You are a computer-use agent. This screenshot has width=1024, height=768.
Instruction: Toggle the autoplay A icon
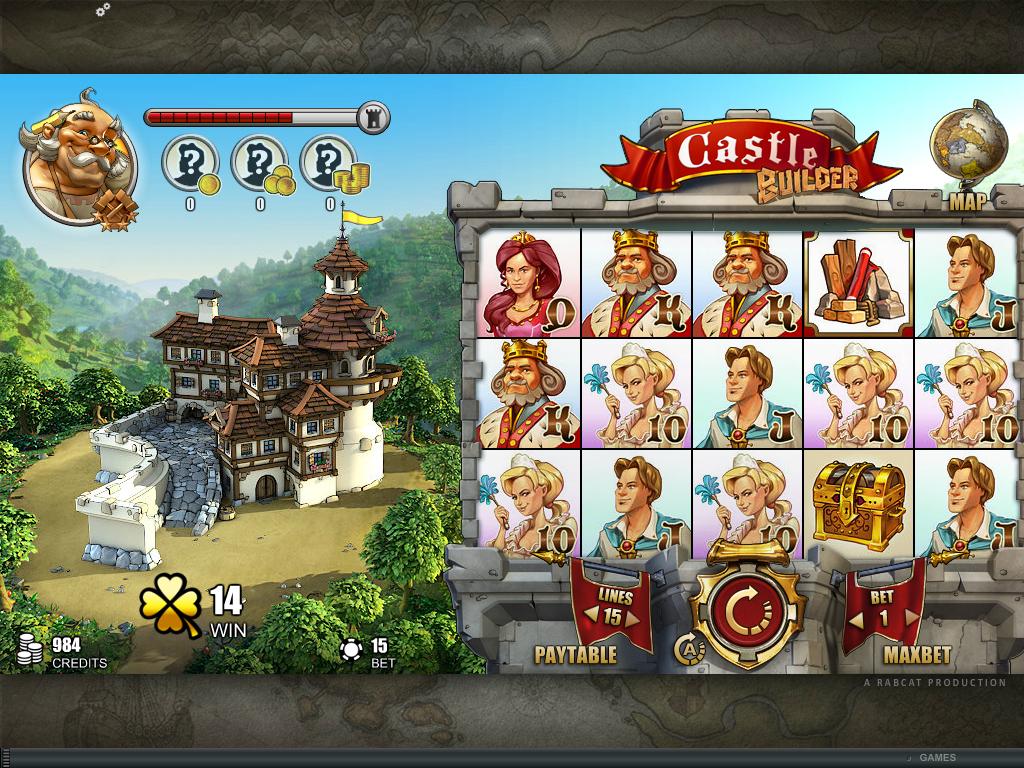tap(689, 648)
